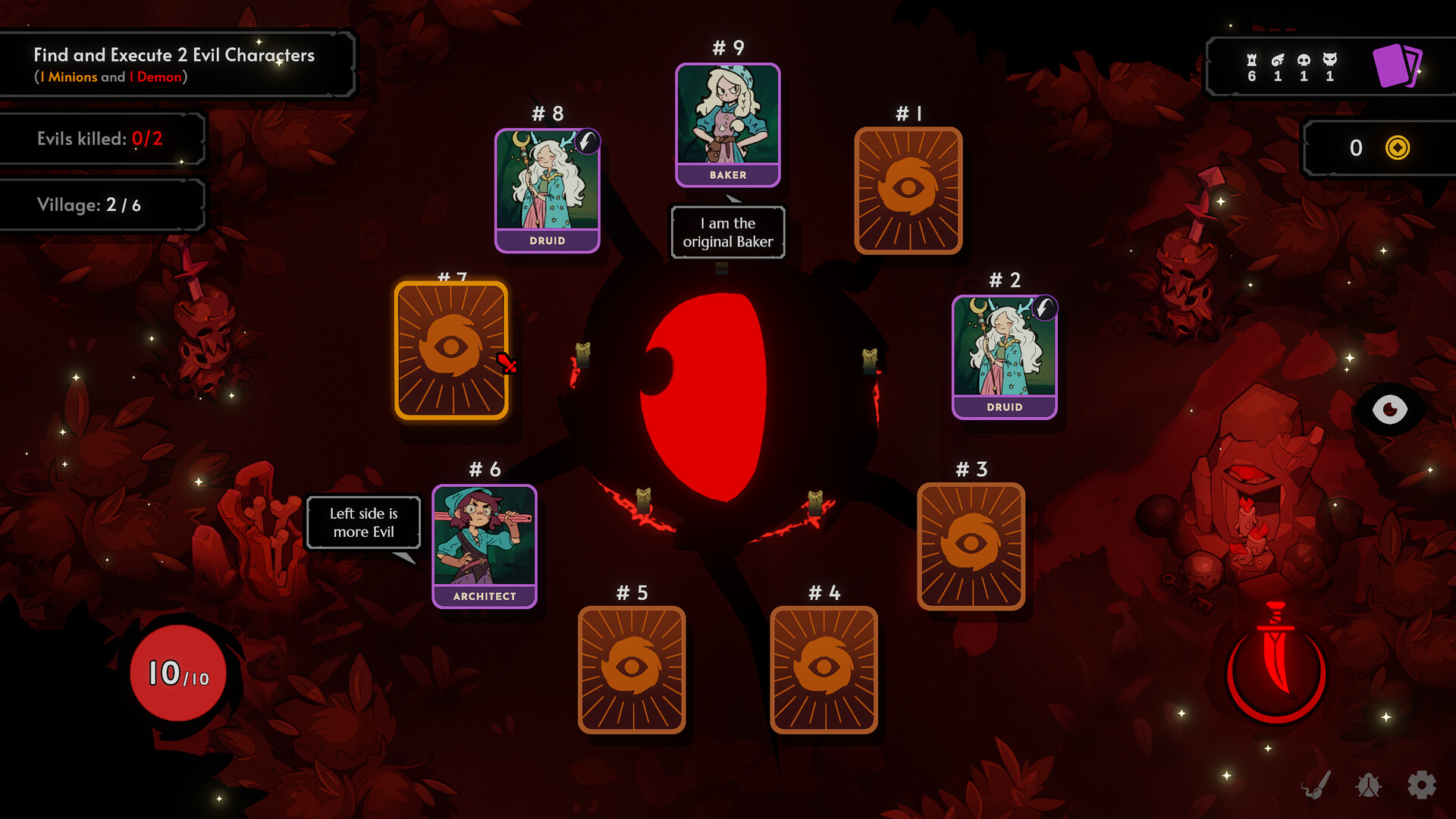Open the purple deck of cards icon
The width and height of the screenshot is (1456, 819).
[1398, 66]
